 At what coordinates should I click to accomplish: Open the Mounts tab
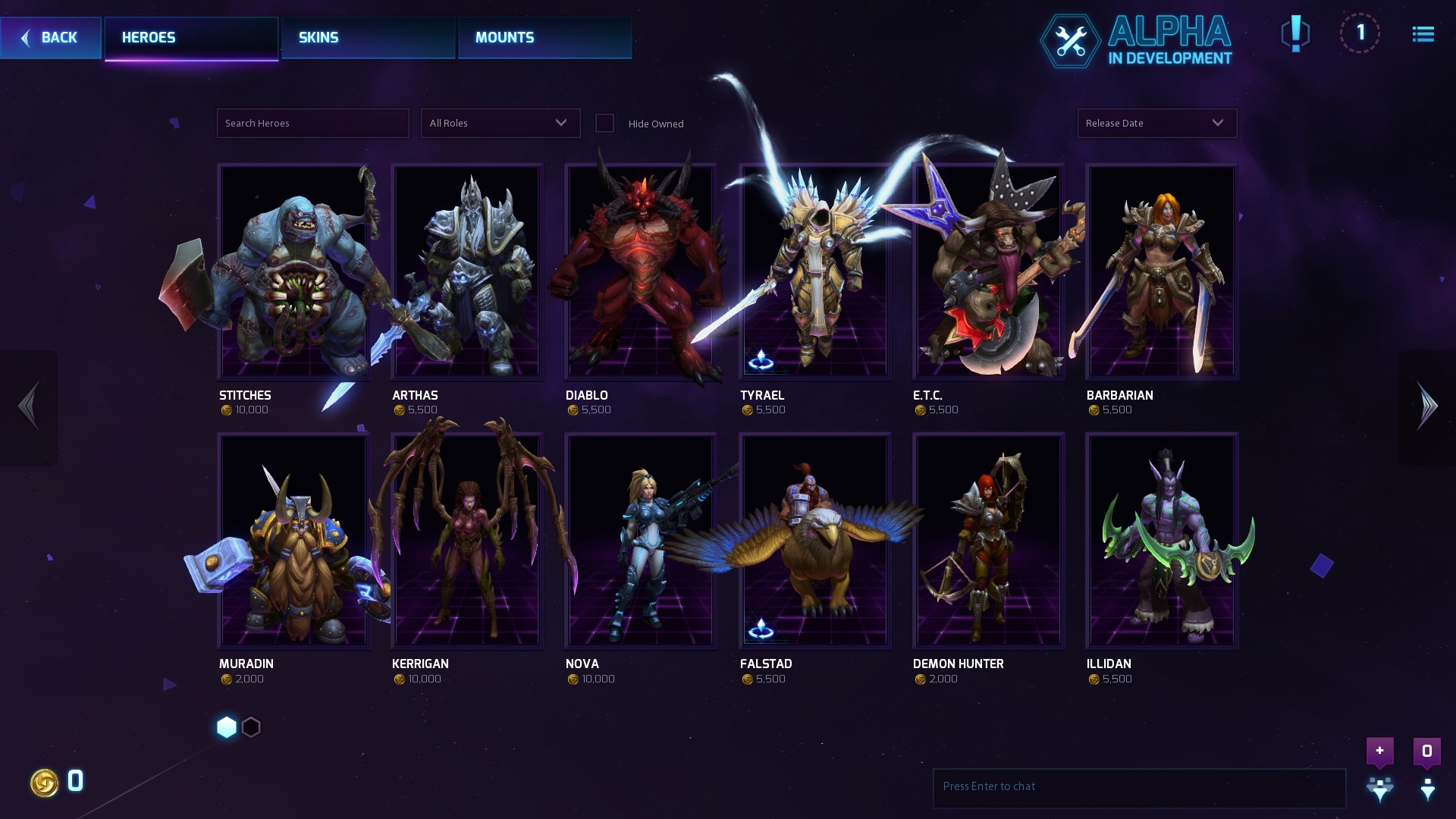coord(544,38)
